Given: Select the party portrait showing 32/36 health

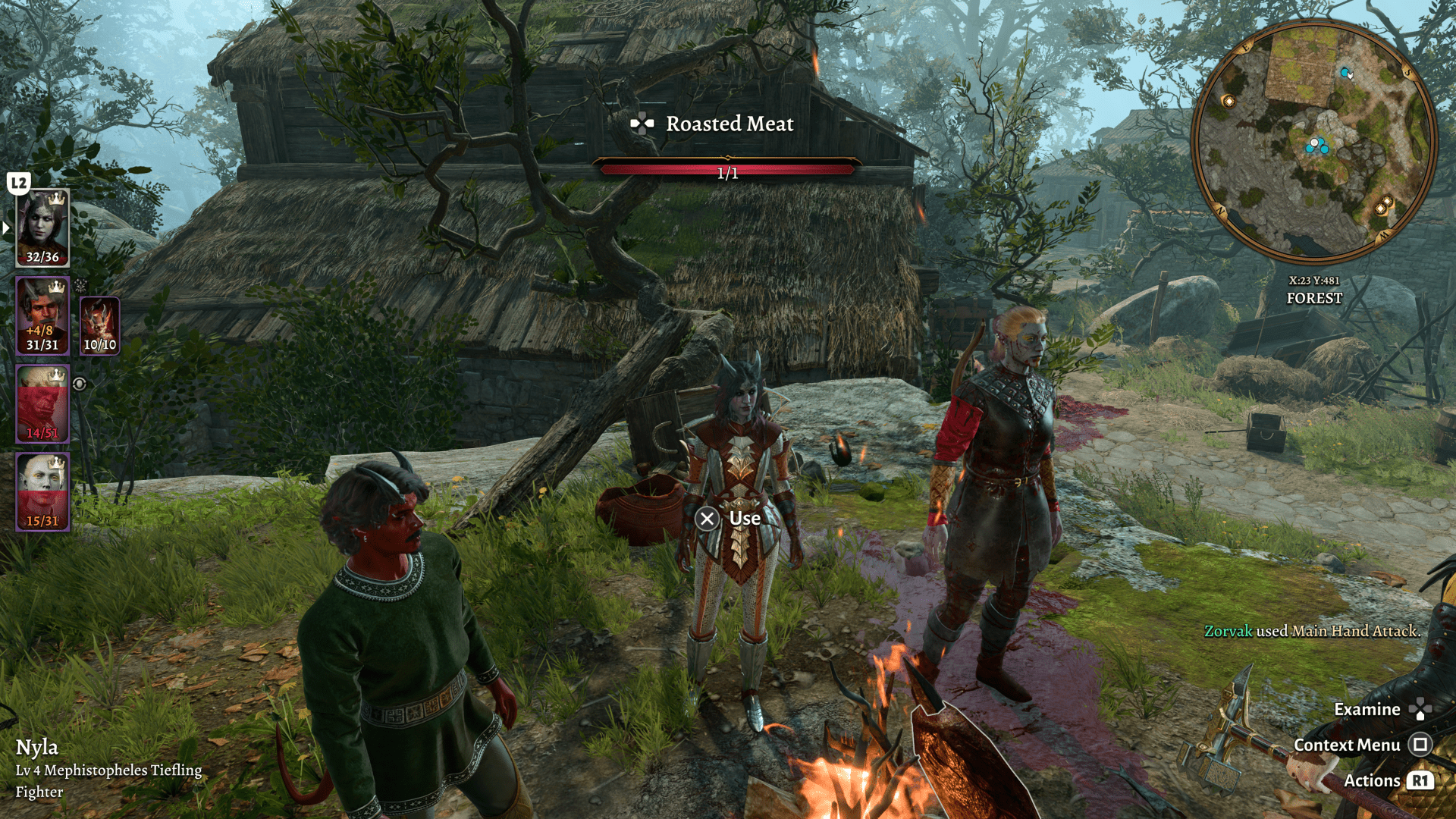Looking at the screenshot, I should coord(42,228).
